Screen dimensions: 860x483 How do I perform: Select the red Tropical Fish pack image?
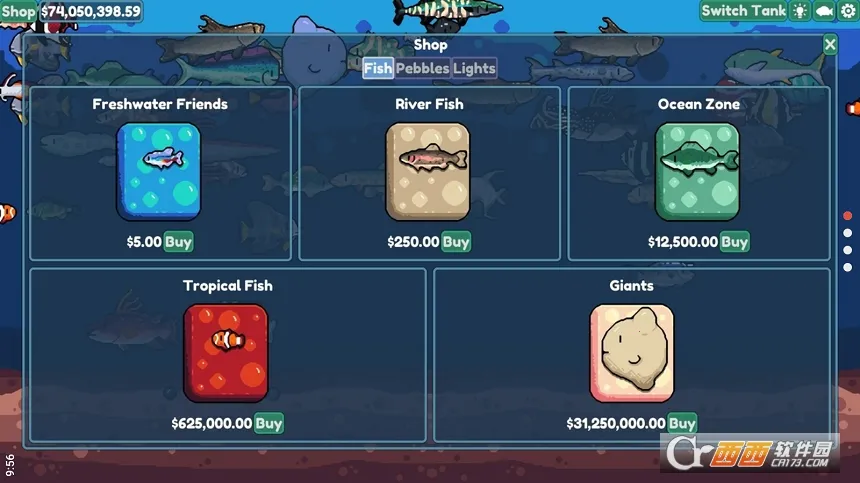tap(226, 352)
